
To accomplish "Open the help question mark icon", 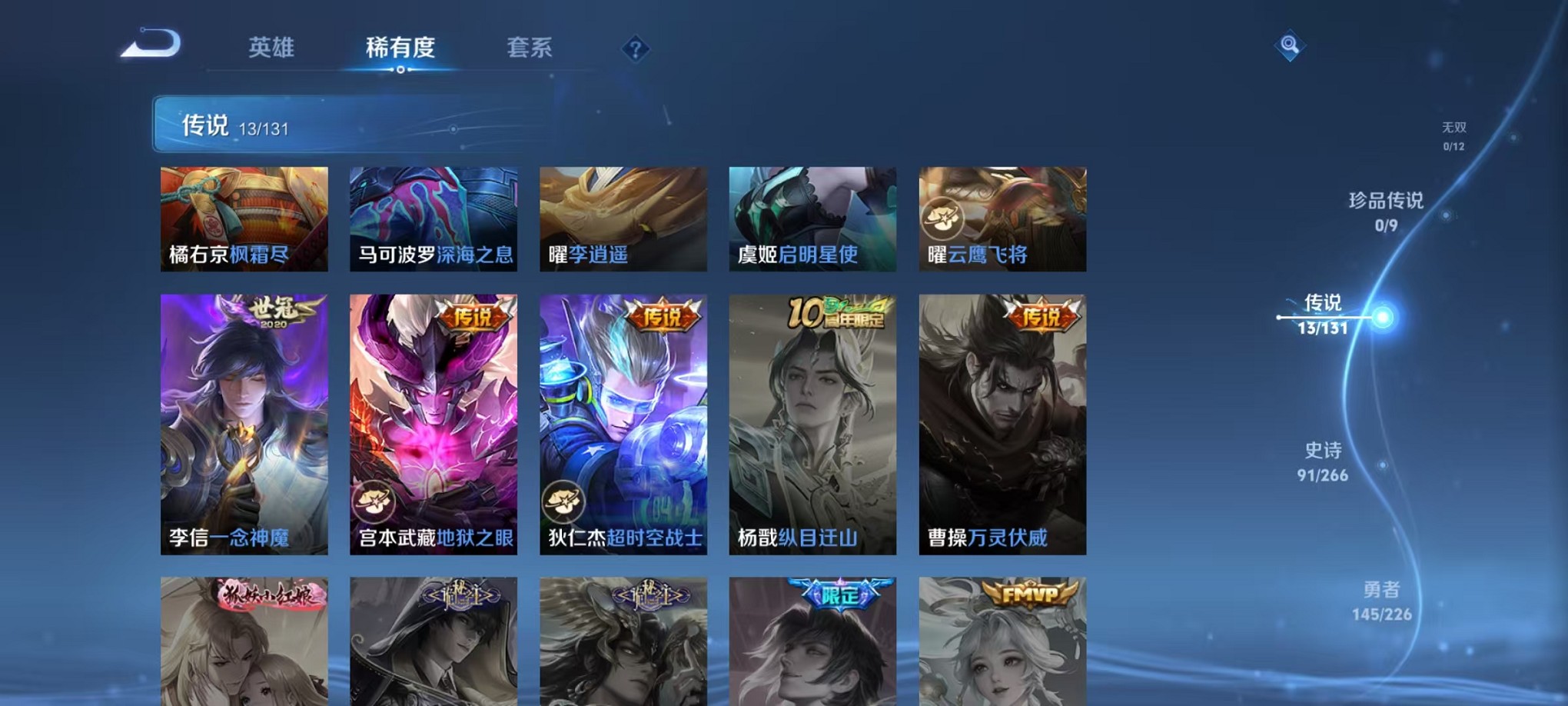I will (635, 49).
